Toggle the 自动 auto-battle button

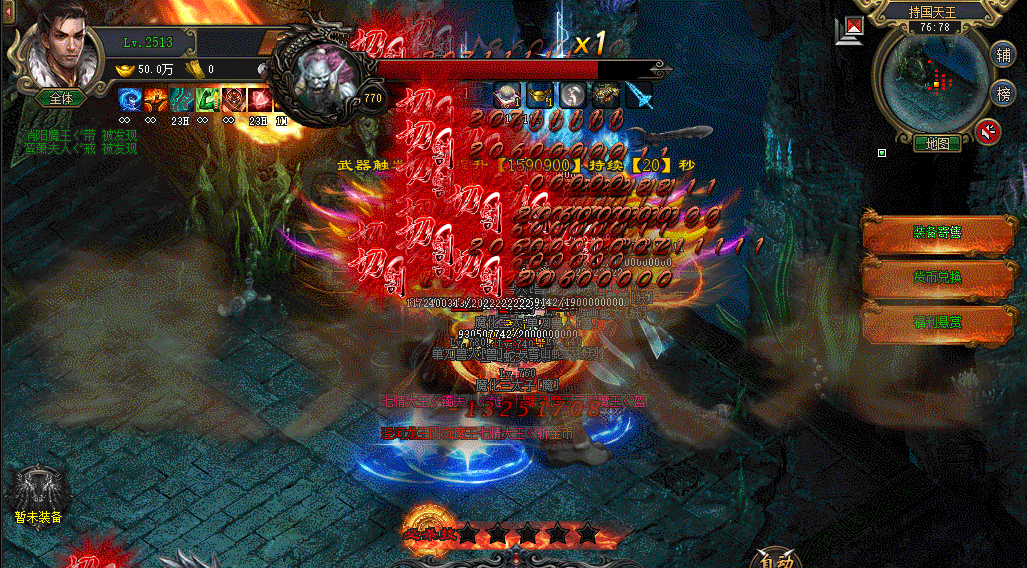coord(776,557)
